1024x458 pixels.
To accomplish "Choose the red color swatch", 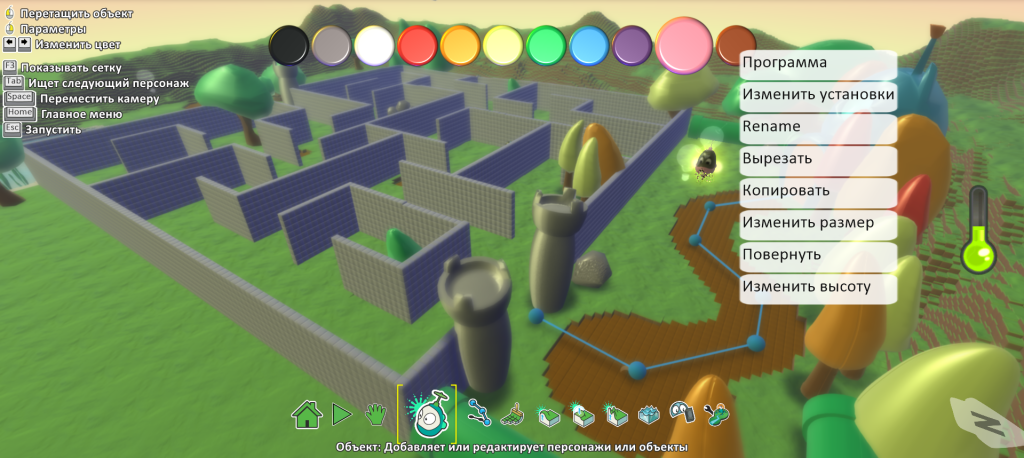I will click(417, 45).
